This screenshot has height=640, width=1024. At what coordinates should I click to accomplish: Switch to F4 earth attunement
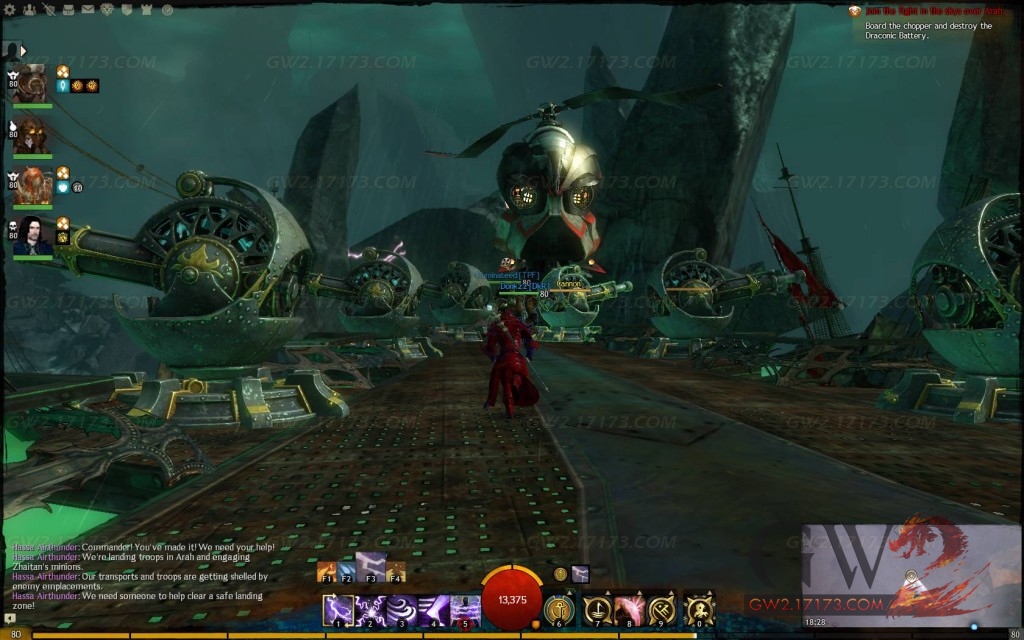click(396, 572)
